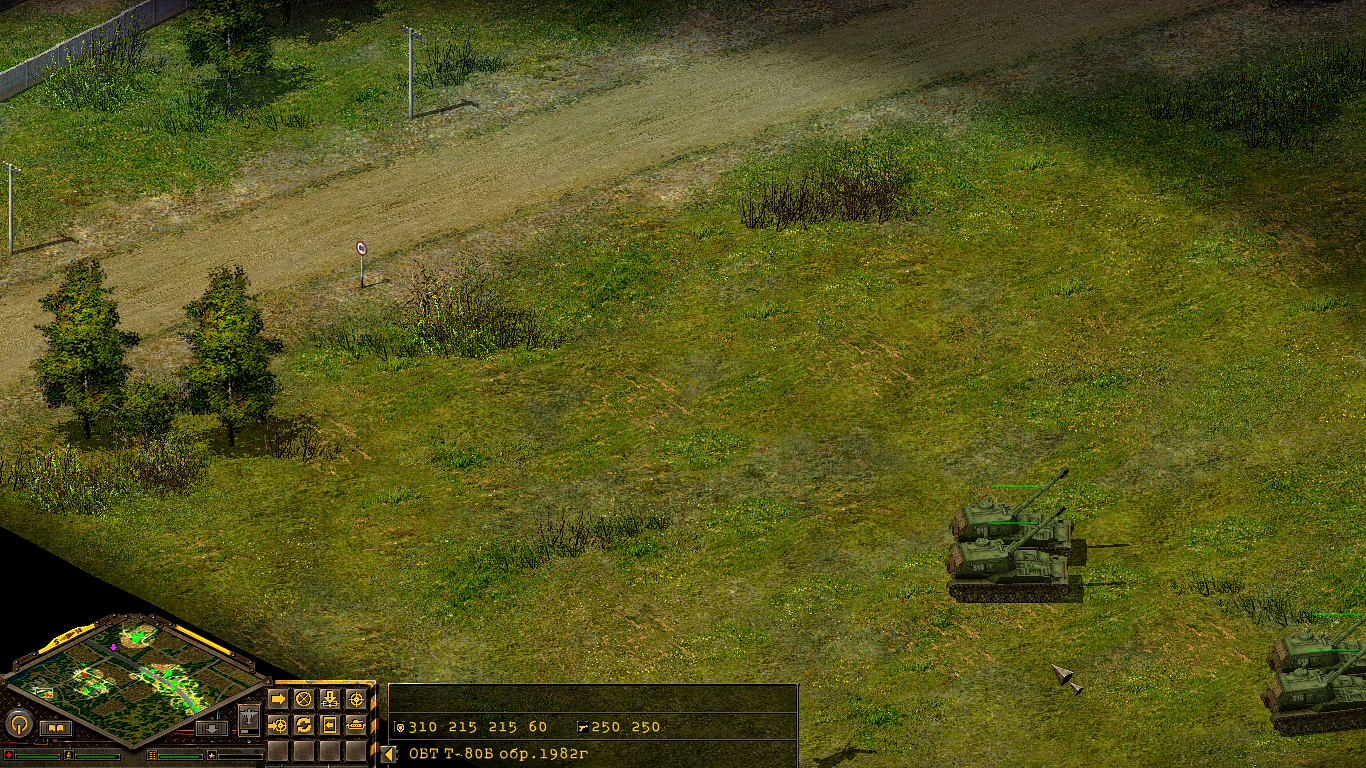Toggle patrol mode with the circular arrows icon
Screen dimensions: 1366x768
[305, 725]
